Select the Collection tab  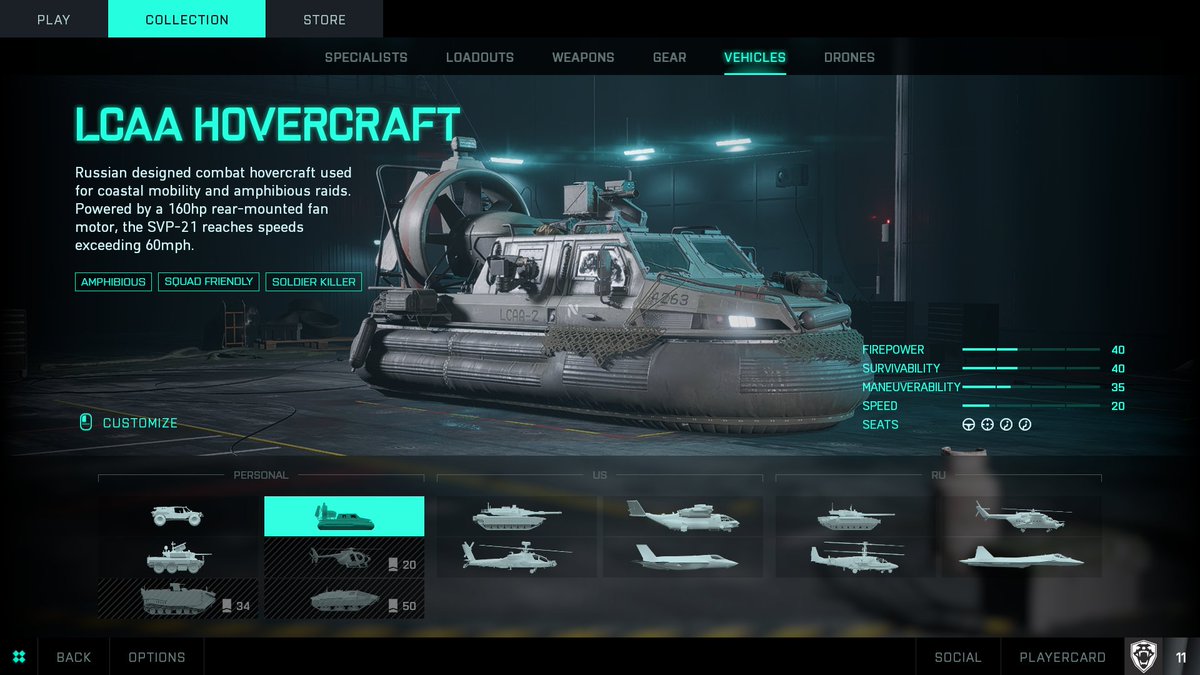tap(187, 19)
